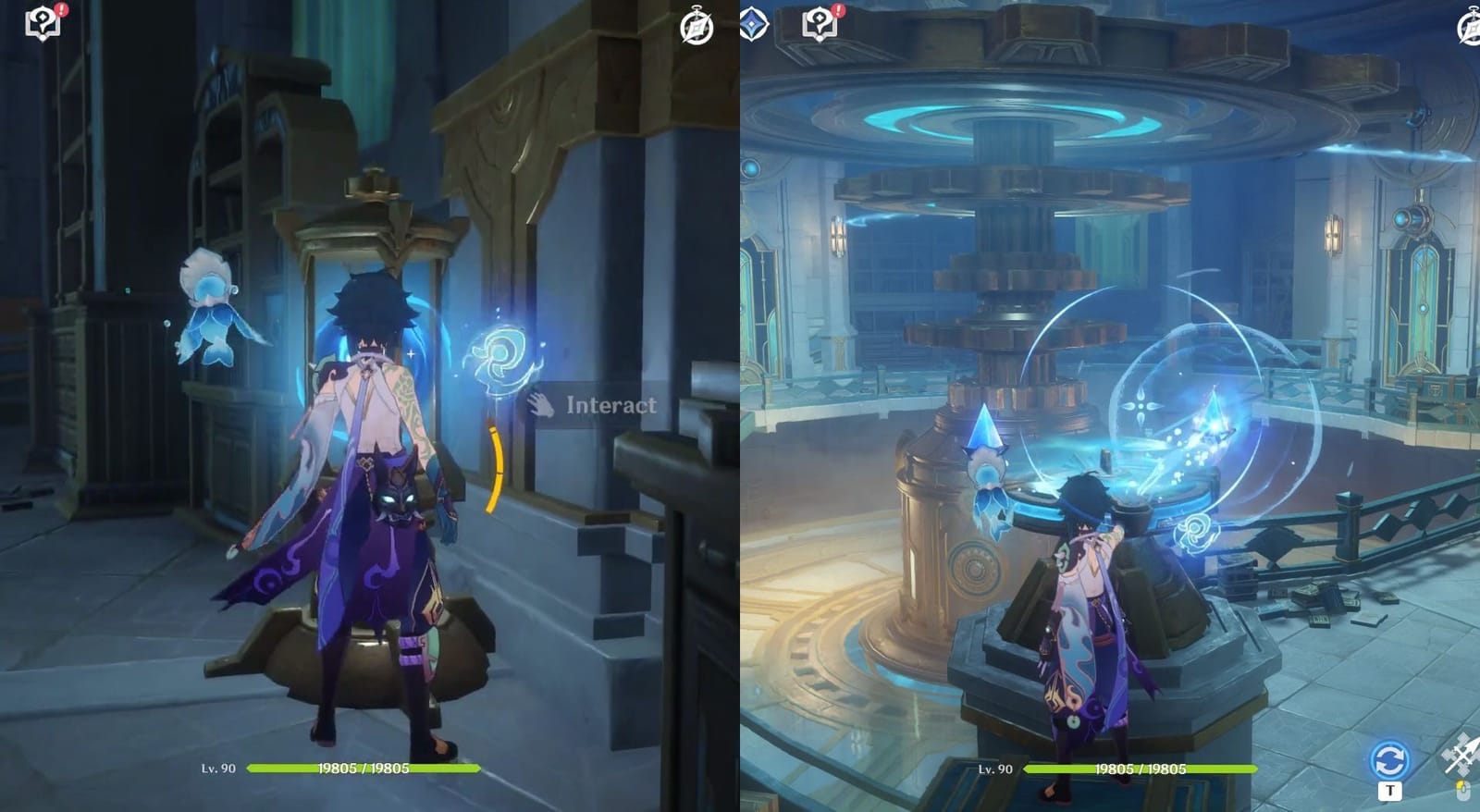Click the 19805/19805 health readout in the right half
The width and height of the screenshot is (1480, 812).
coord(1142,768)
